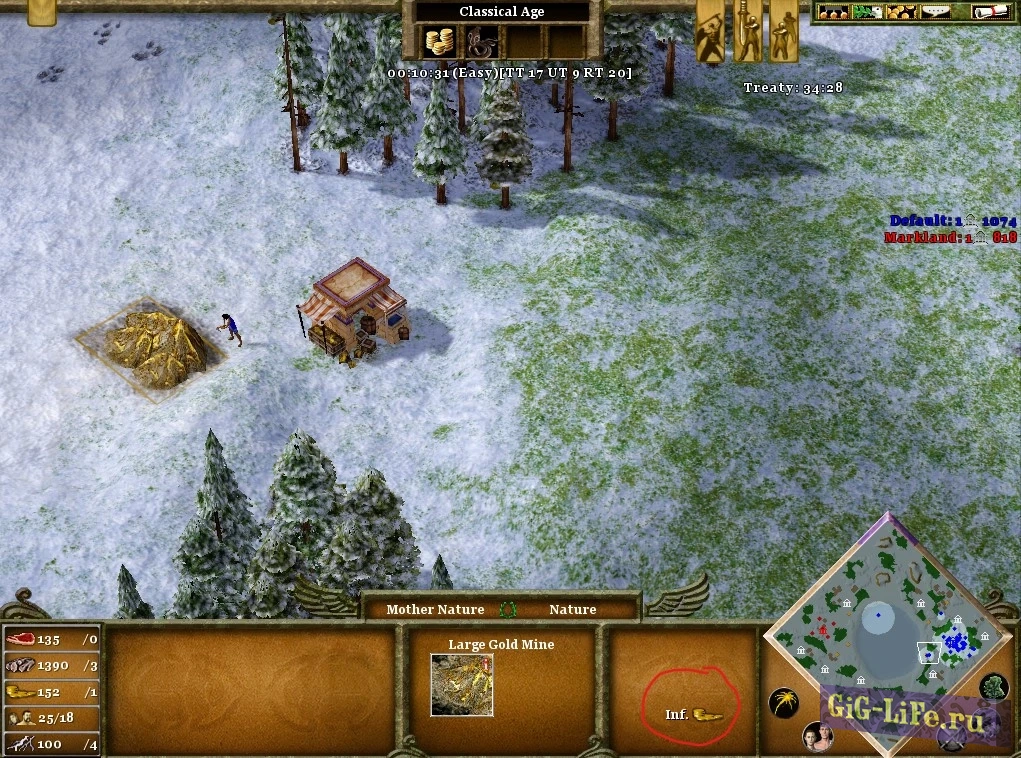The width and height of the screenshot is (1021, 758).
Task: Click the population count row
Action: pos(52,718)
